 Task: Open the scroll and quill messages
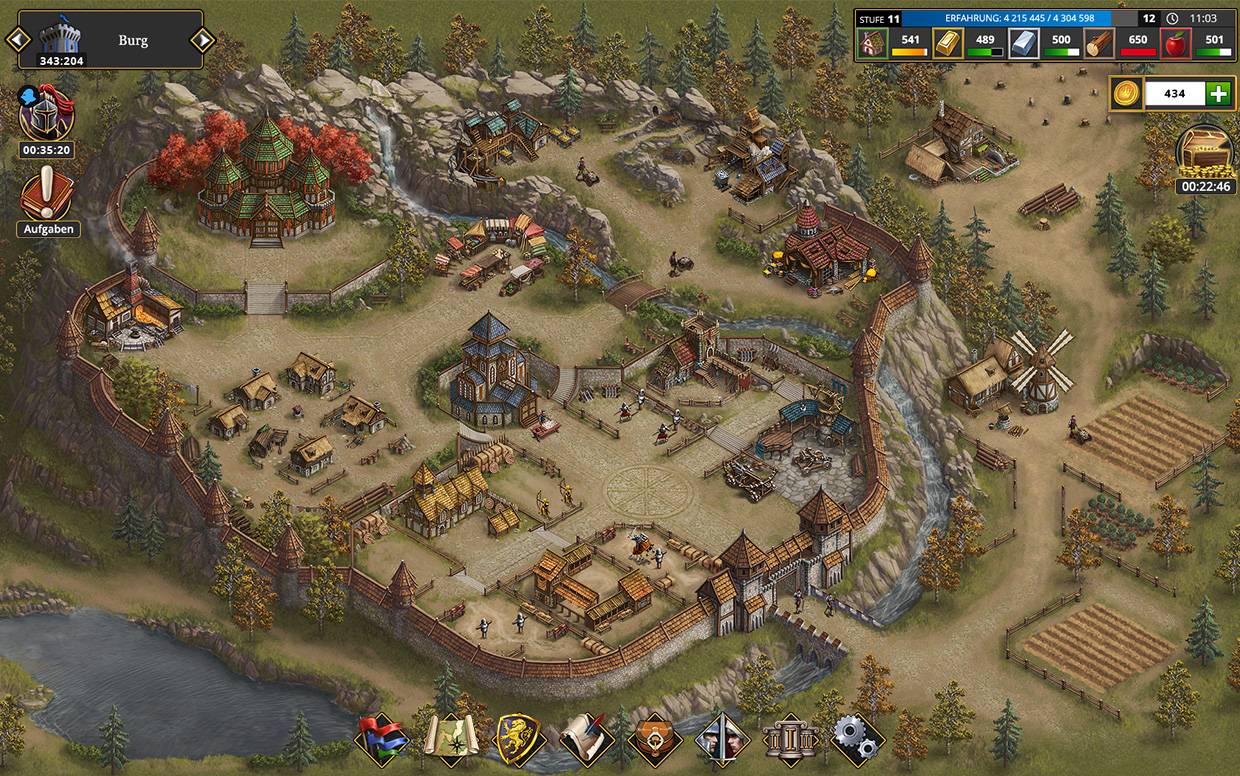tap(587, 740)
